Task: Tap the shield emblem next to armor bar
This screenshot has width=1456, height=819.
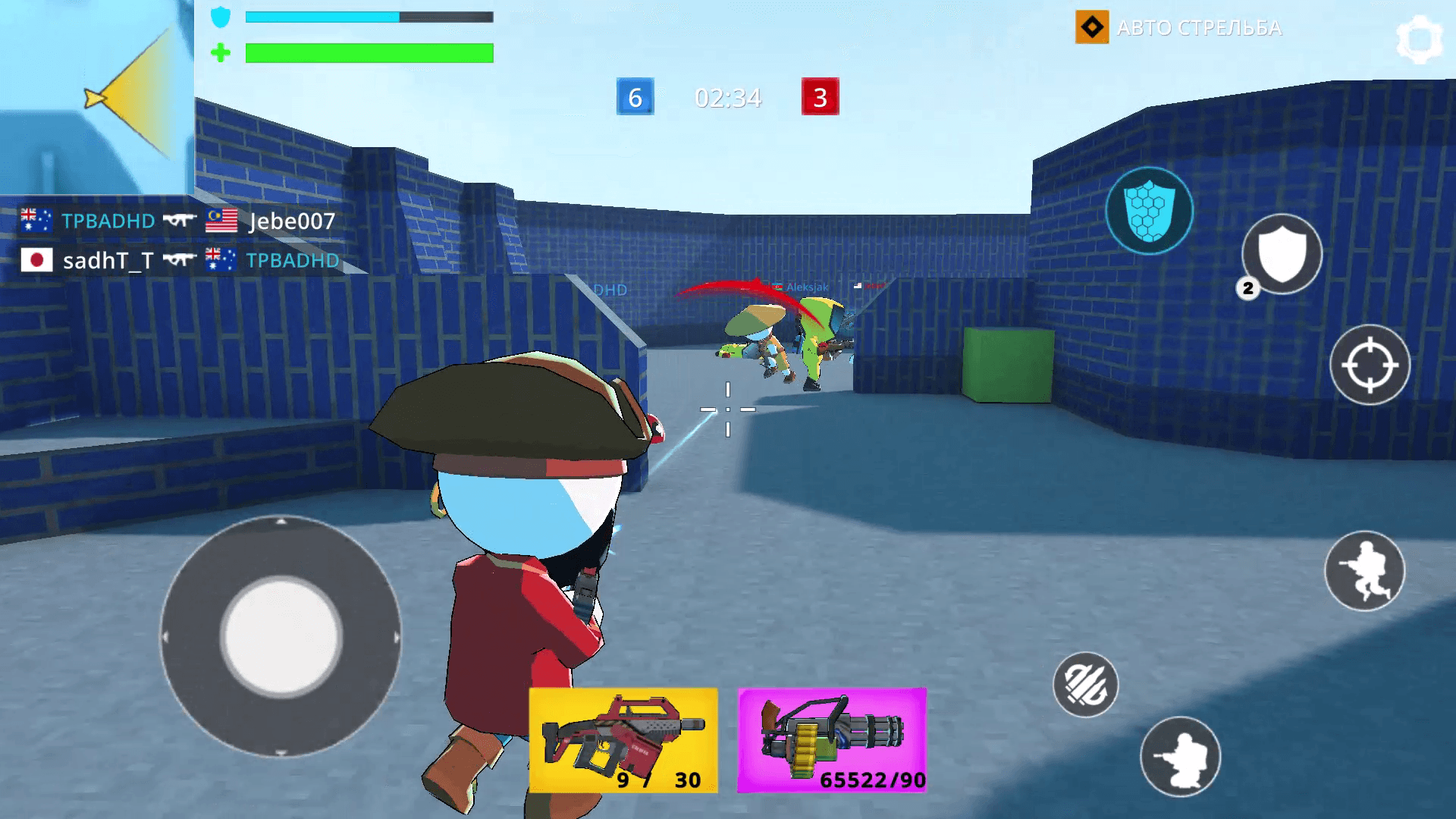Action: [220, 17]
